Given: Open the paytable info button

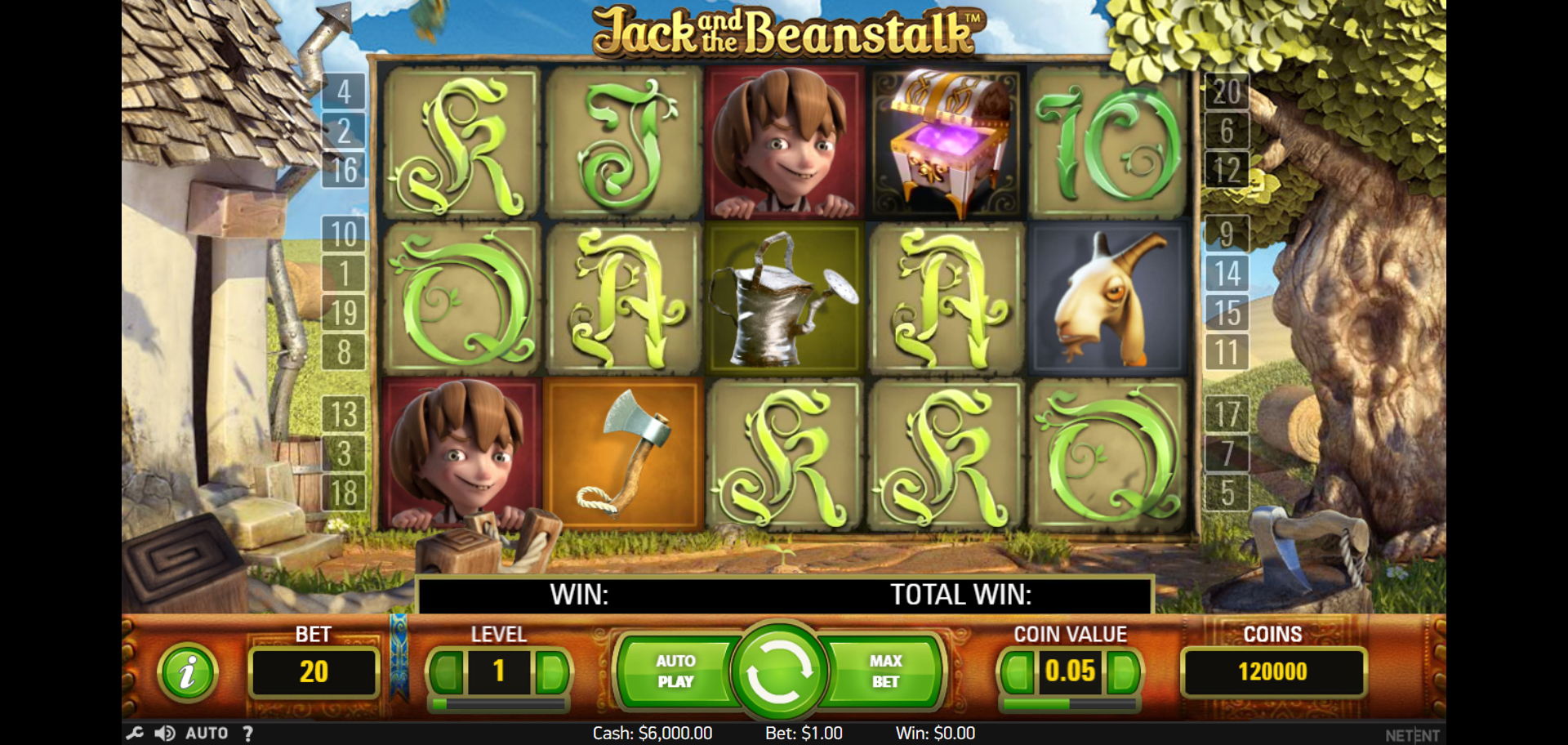Looking at the screenshot, I should coord(188,673).
